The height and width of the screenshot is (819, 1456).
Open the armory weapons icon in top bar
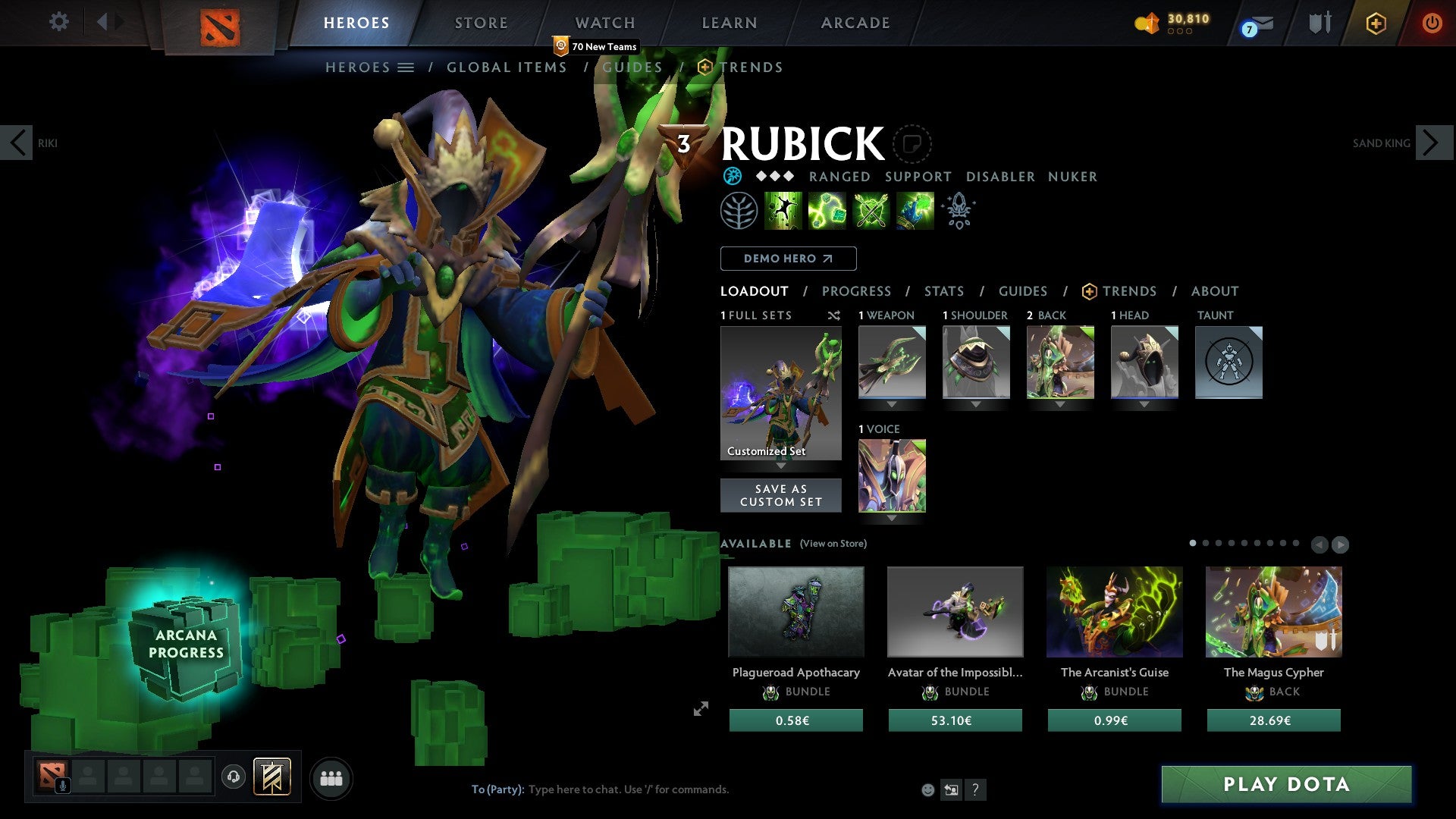pos(1319,23)
